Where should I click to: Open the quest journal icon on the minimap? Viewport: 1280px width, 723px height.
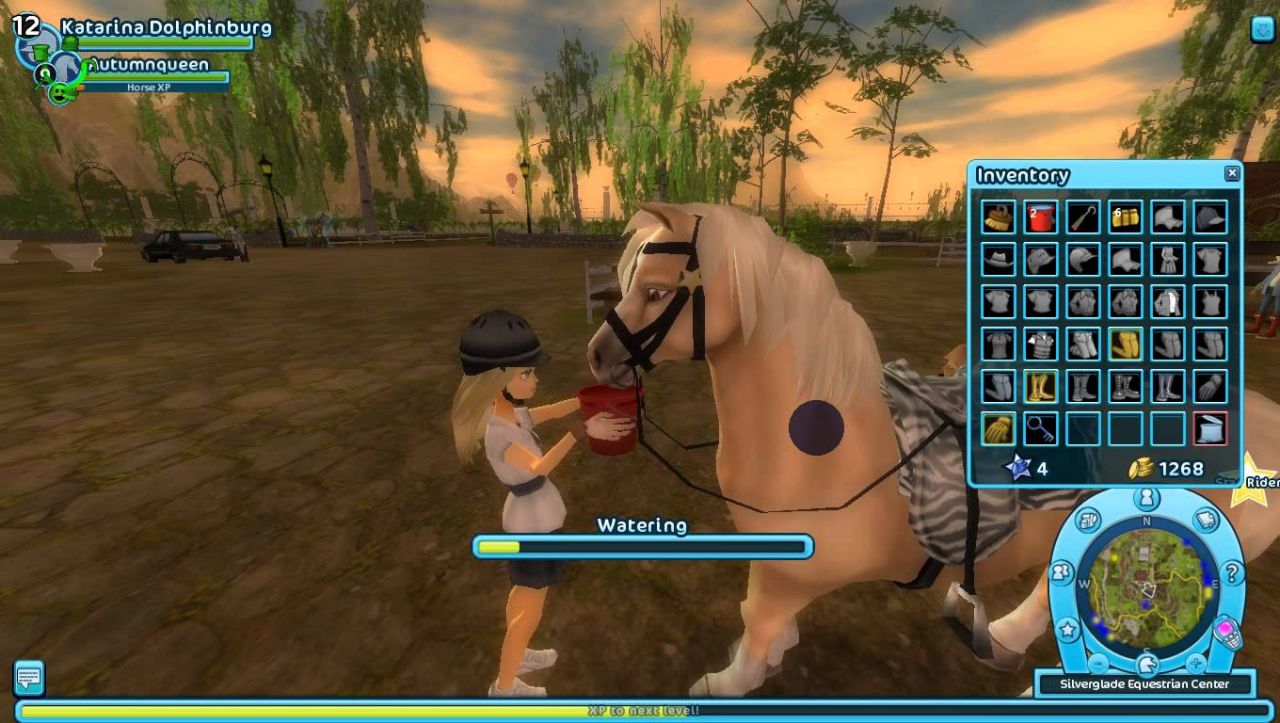tap(1204, 520)
